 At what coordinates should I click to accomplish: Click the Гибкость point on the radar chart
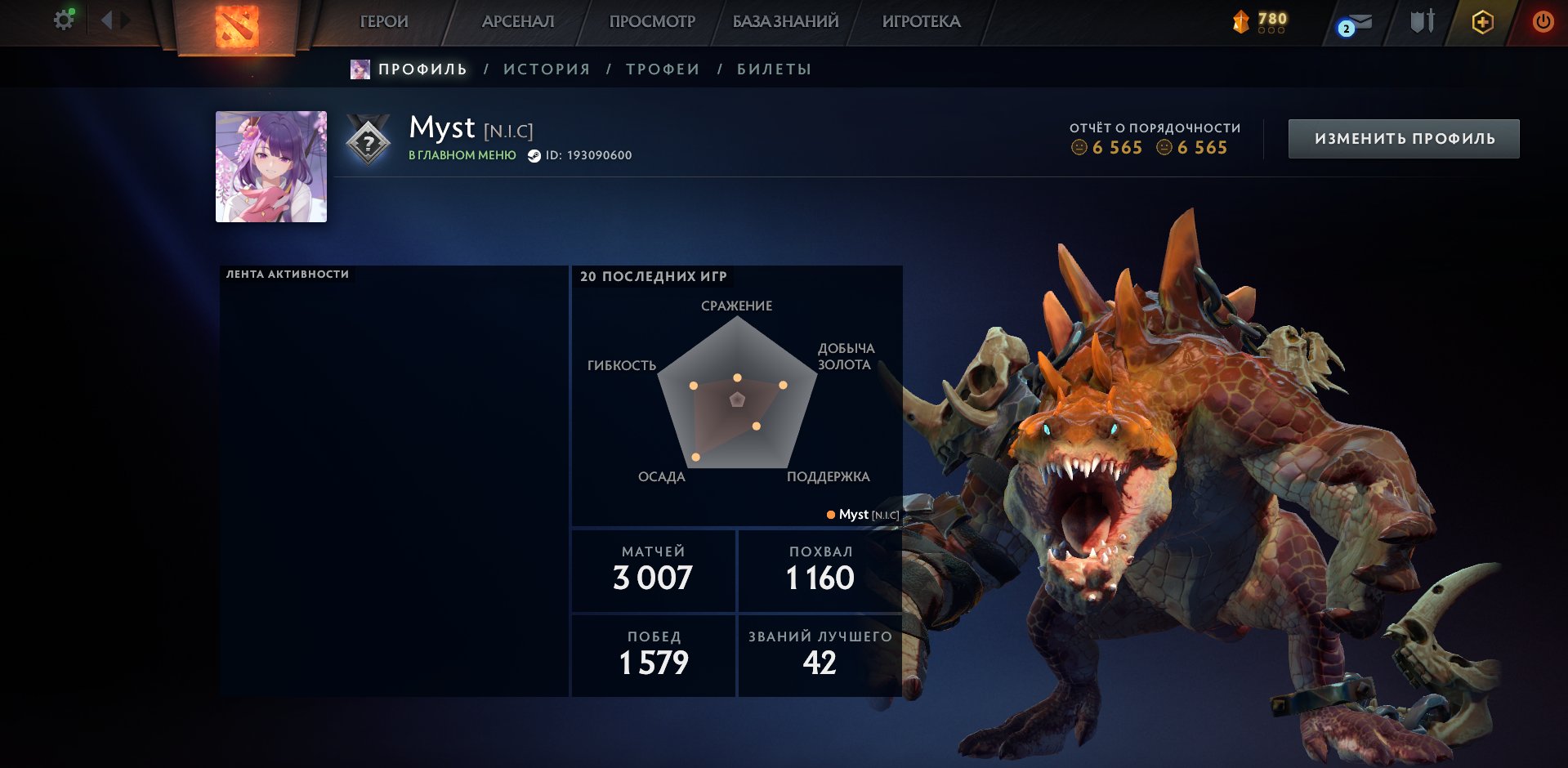click(x=694, y=384)
